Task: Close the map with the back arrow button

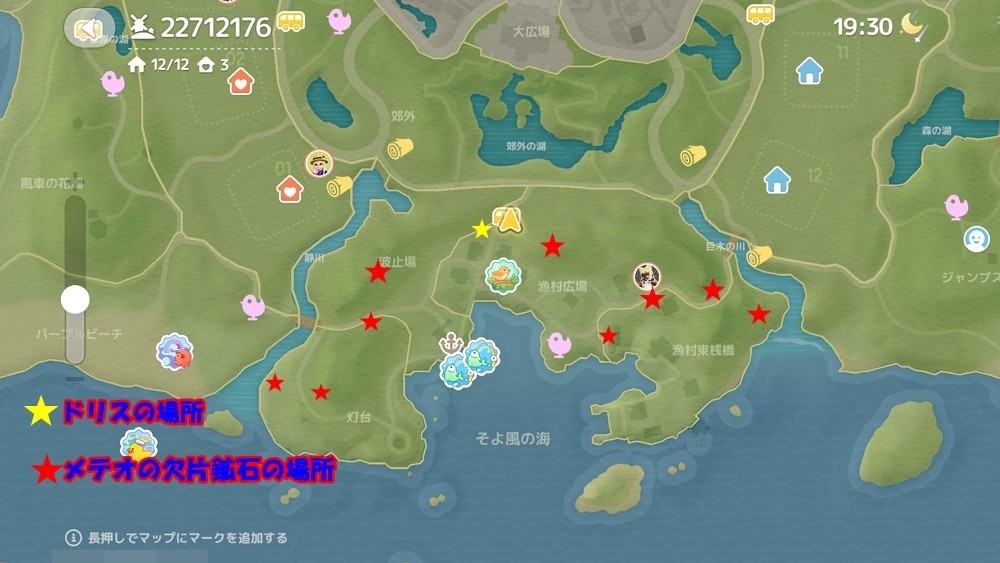Action: 89,29
